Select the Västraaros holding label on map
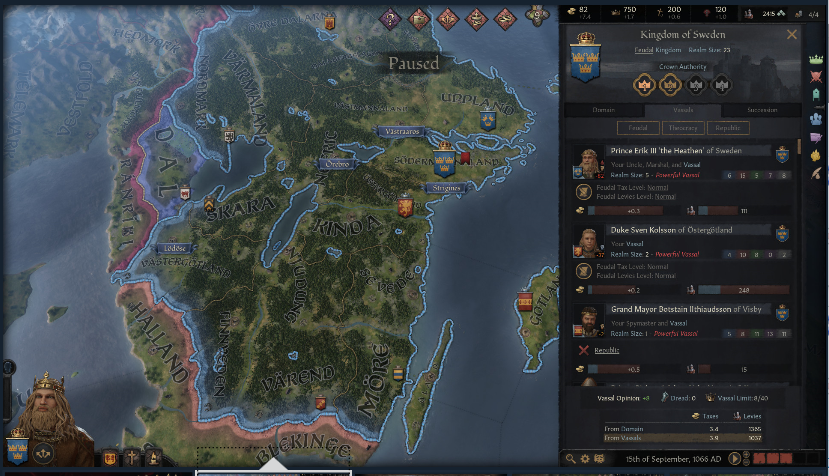This screenshot has height=476, width=829. tap(399, 131)
